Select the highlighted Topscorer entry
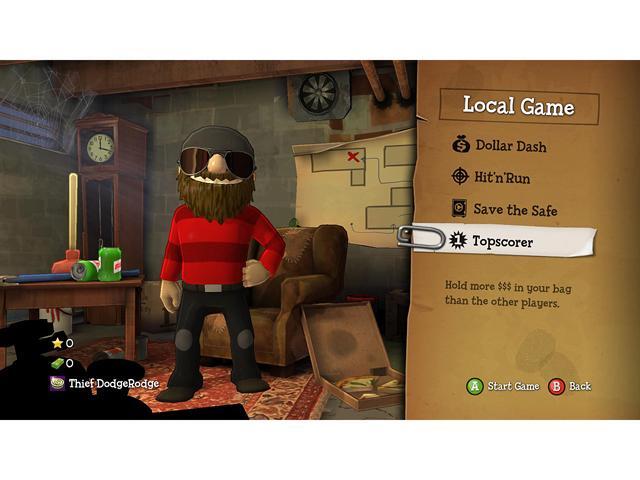The width and height of the screenshot is (640, 480). point(505,241)
